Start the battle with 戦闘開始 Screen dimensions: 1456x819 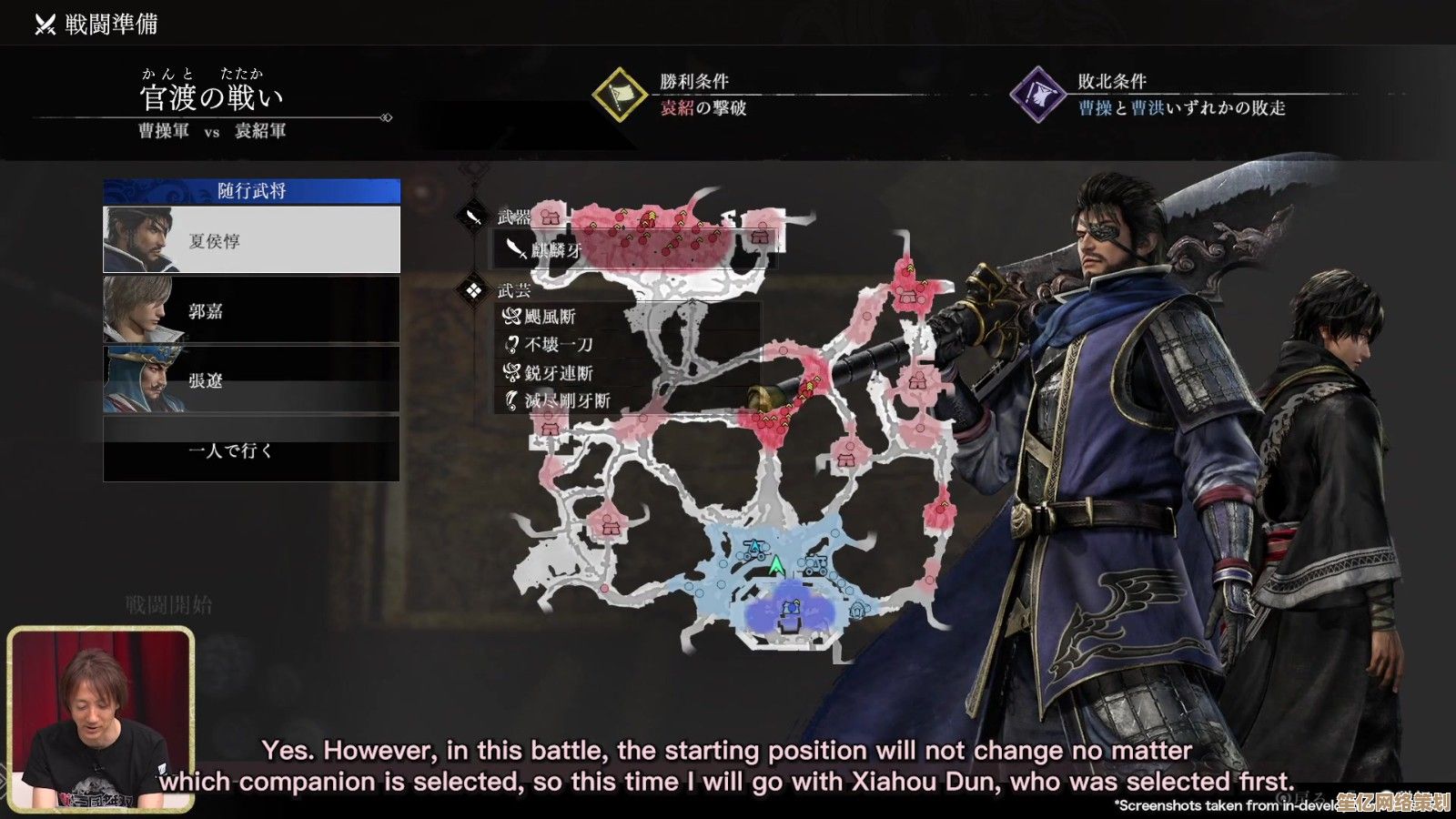pyautogui.click(x=169, y=605)
